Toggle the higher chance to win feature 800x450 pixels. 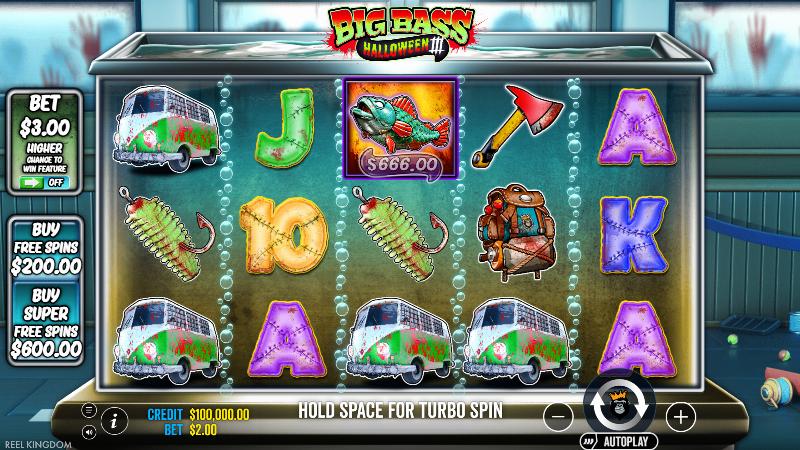[46, 182]
